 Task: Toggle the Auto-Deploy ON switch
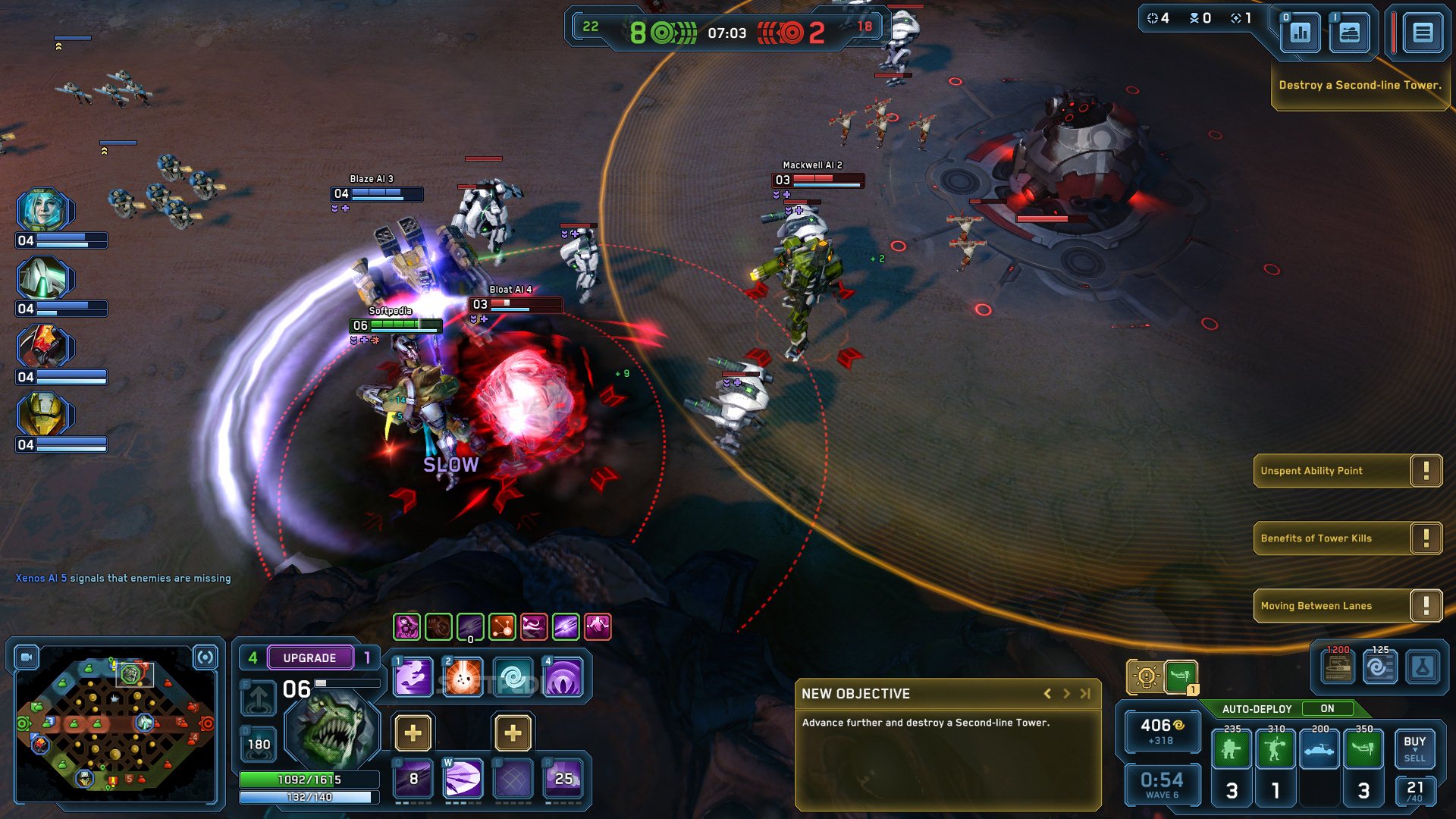tap(1327, 708)
